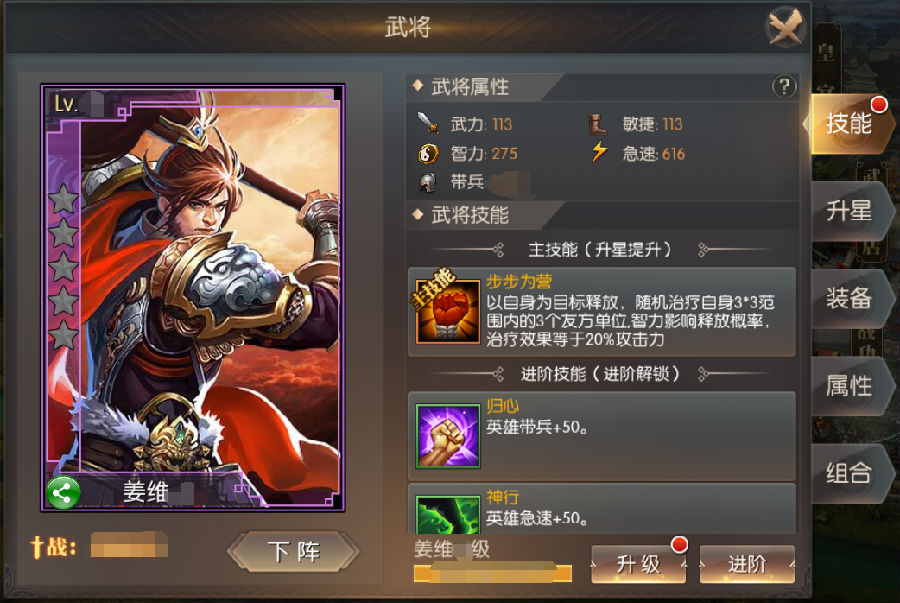The image size is (900, 603).
Task: Open the 升星 star upgrade tab
Action: pyautogui.click(x=848, y=211)
